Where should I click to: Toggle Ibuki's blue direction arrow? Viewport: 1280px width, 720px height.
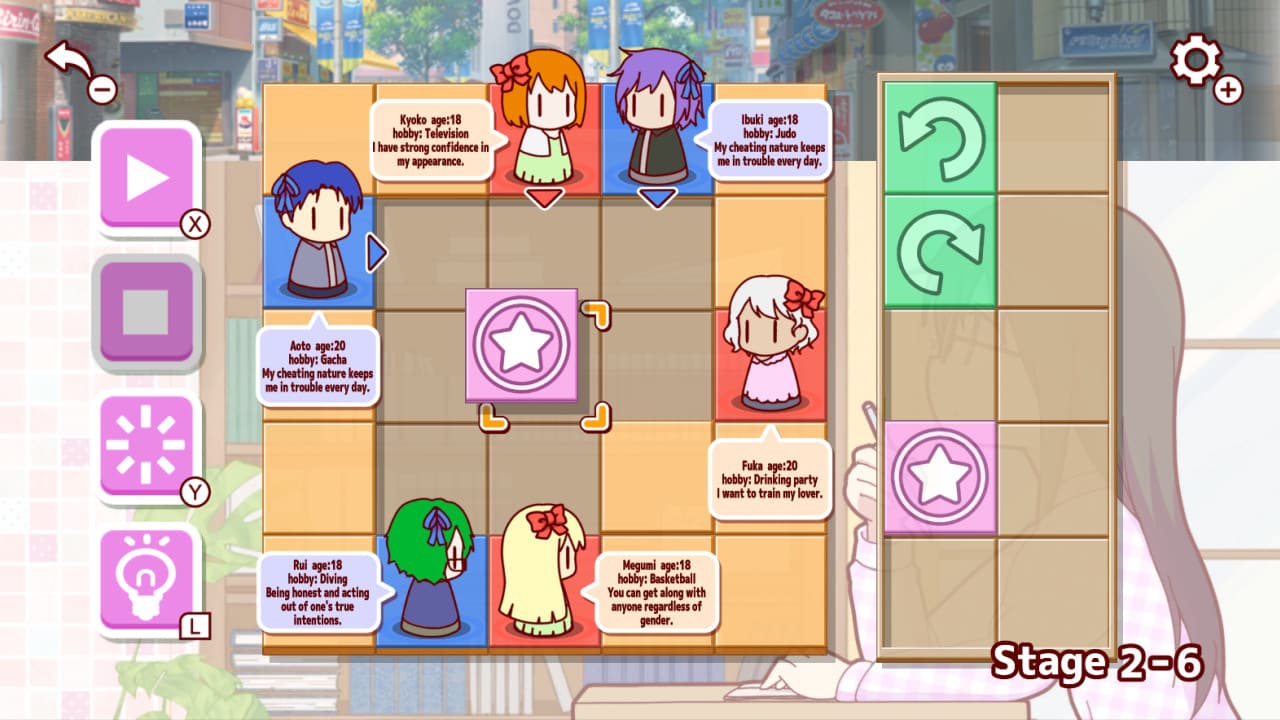click(x=656, y=197)
